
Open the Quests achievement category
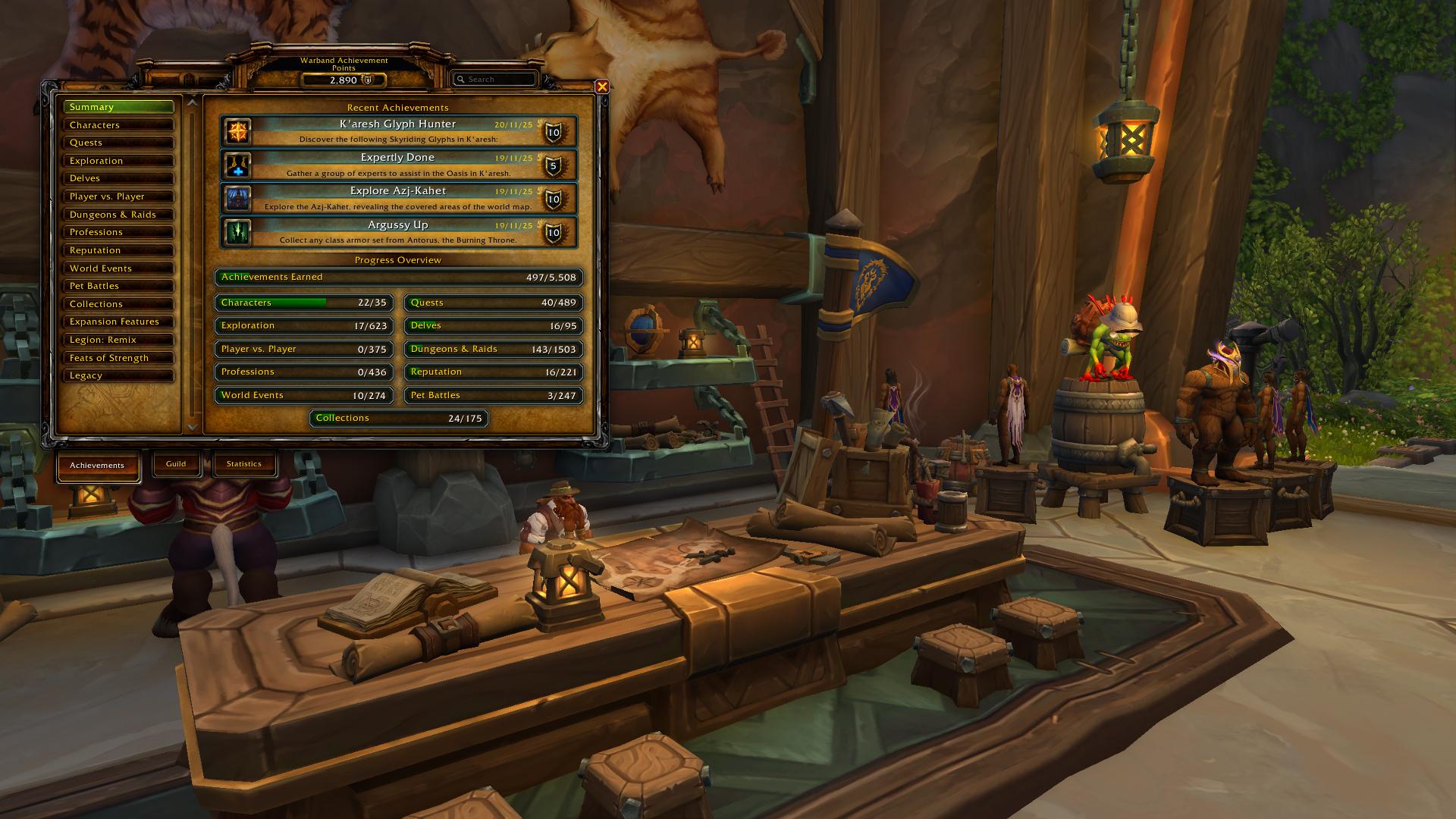point(118,143)
